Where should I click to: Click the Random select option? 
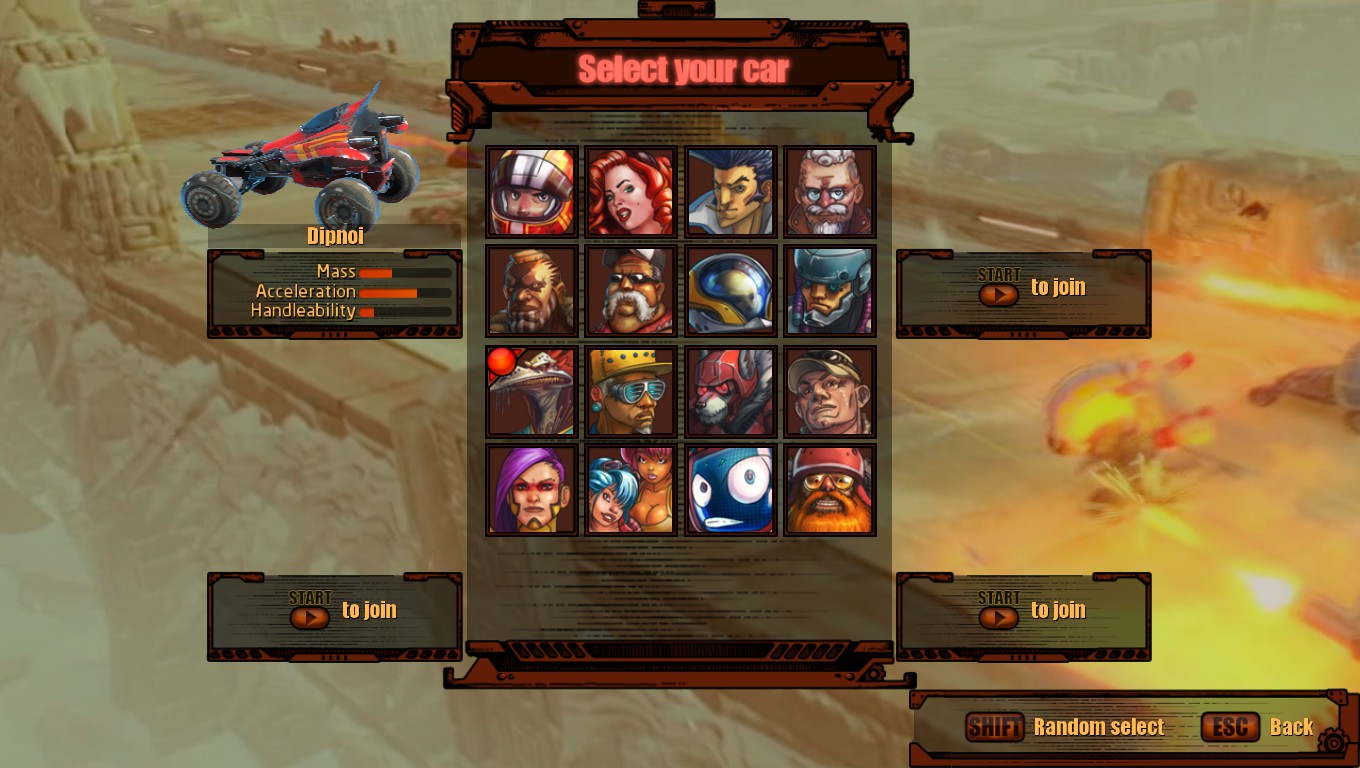(1098, 728)
